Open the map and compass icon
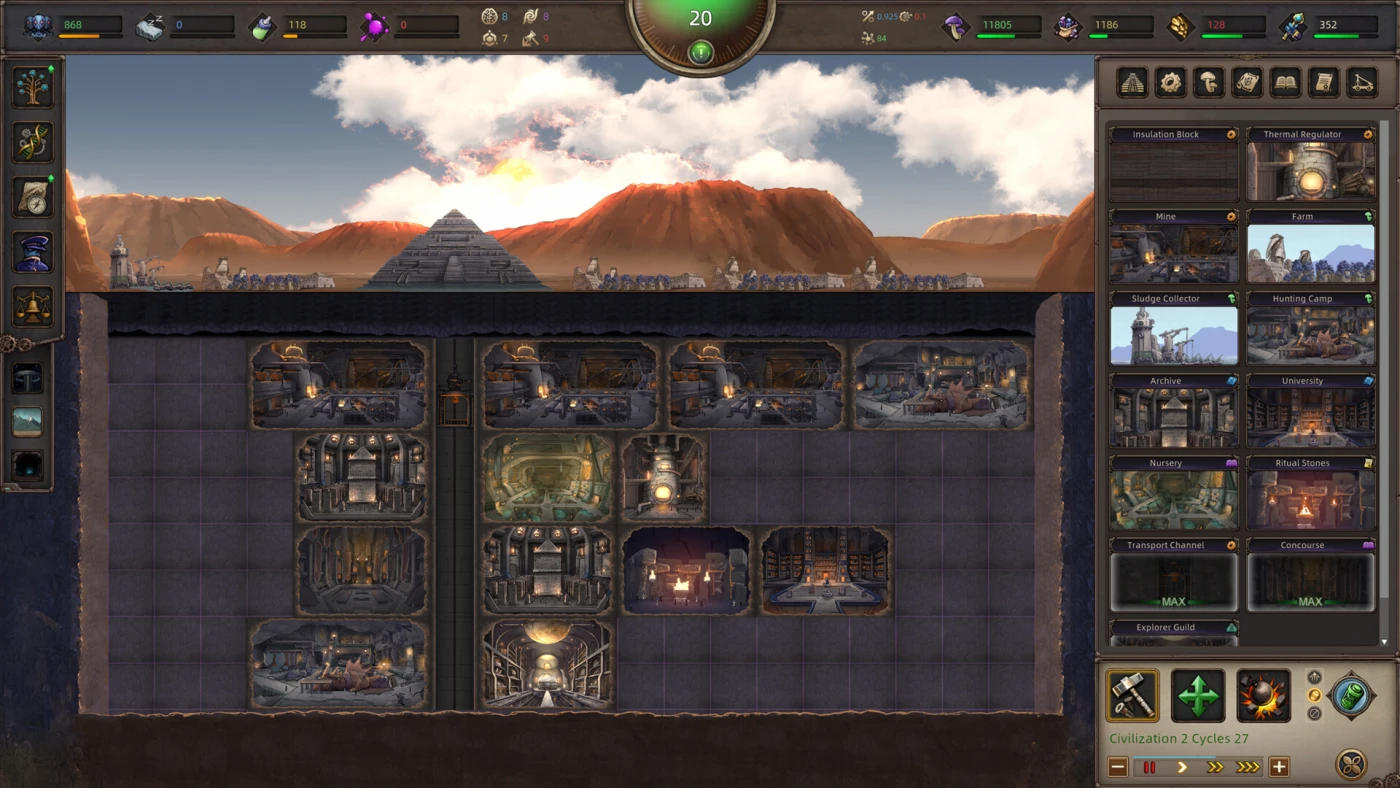Screen dimensions: 1400x788 pyautogui.click(x=33, y=197)
